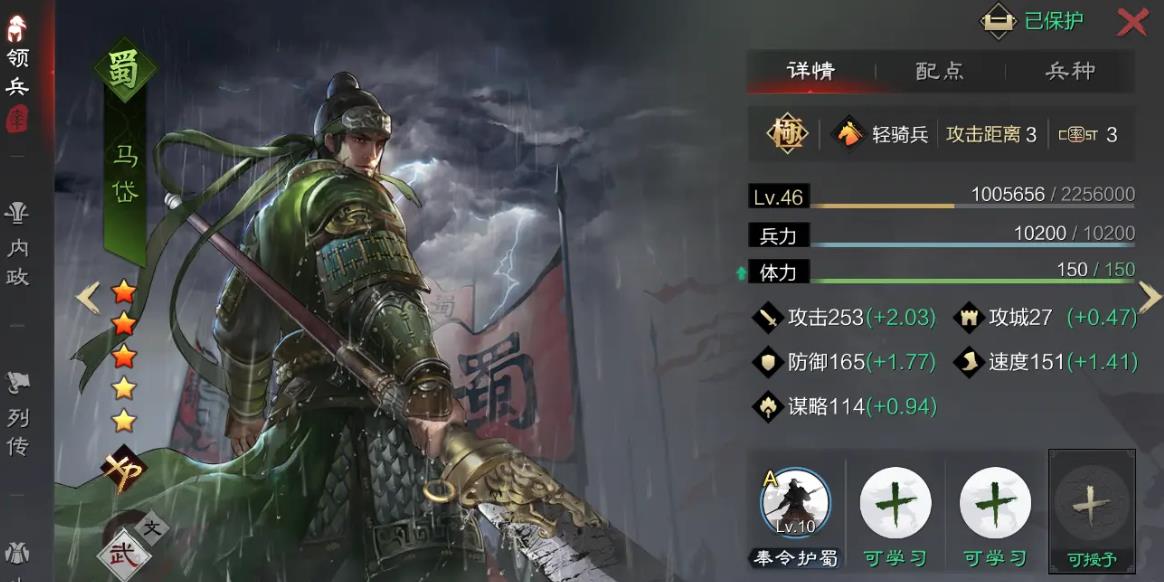This screenshot has width=1164, height=582.
Task: Click the green 体力 stamina arrow
Action: pos(741,272)
